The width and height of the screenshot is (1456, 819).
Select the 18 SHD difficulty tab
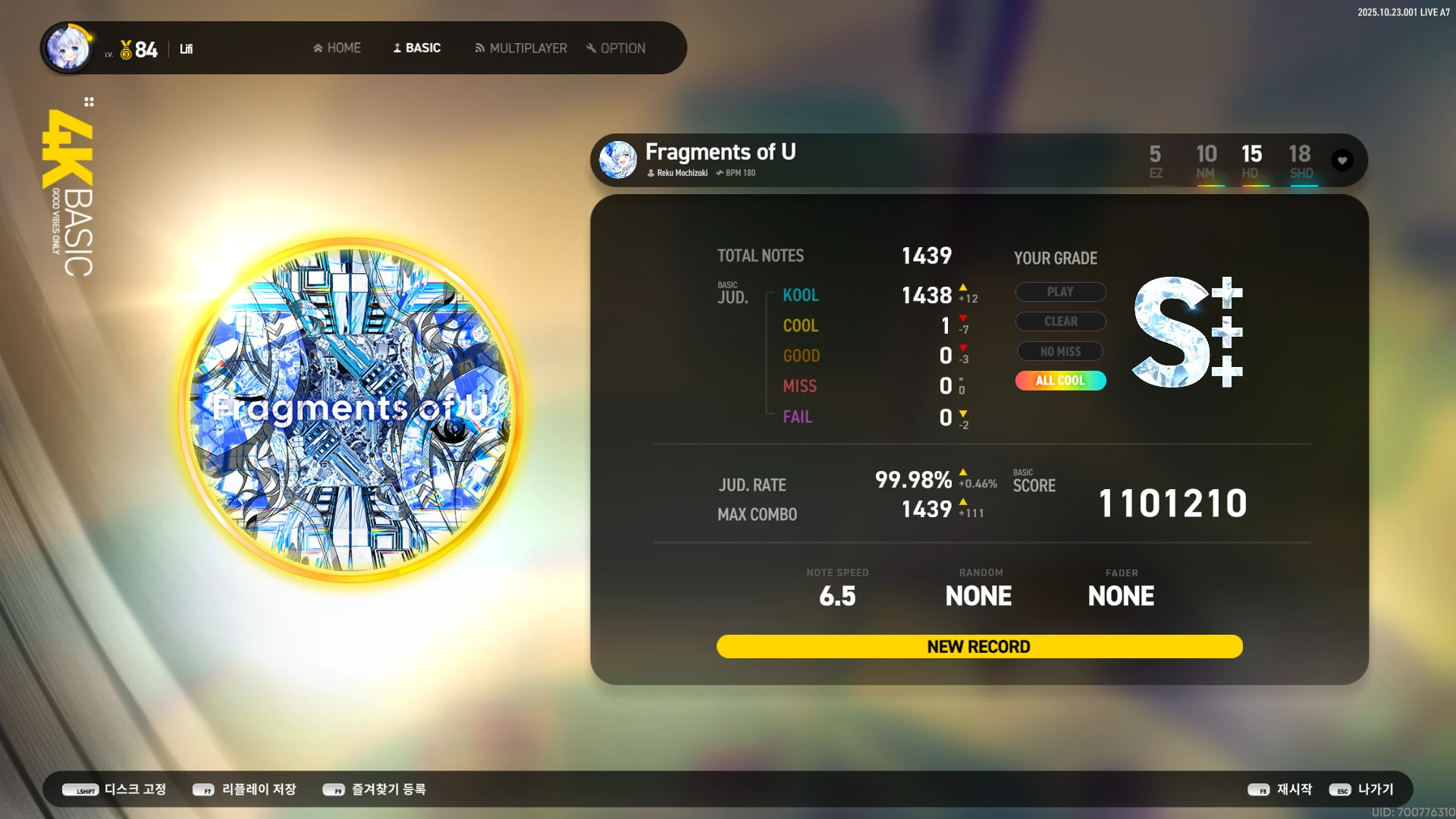pyautogui.click(x=1301, y=162)
